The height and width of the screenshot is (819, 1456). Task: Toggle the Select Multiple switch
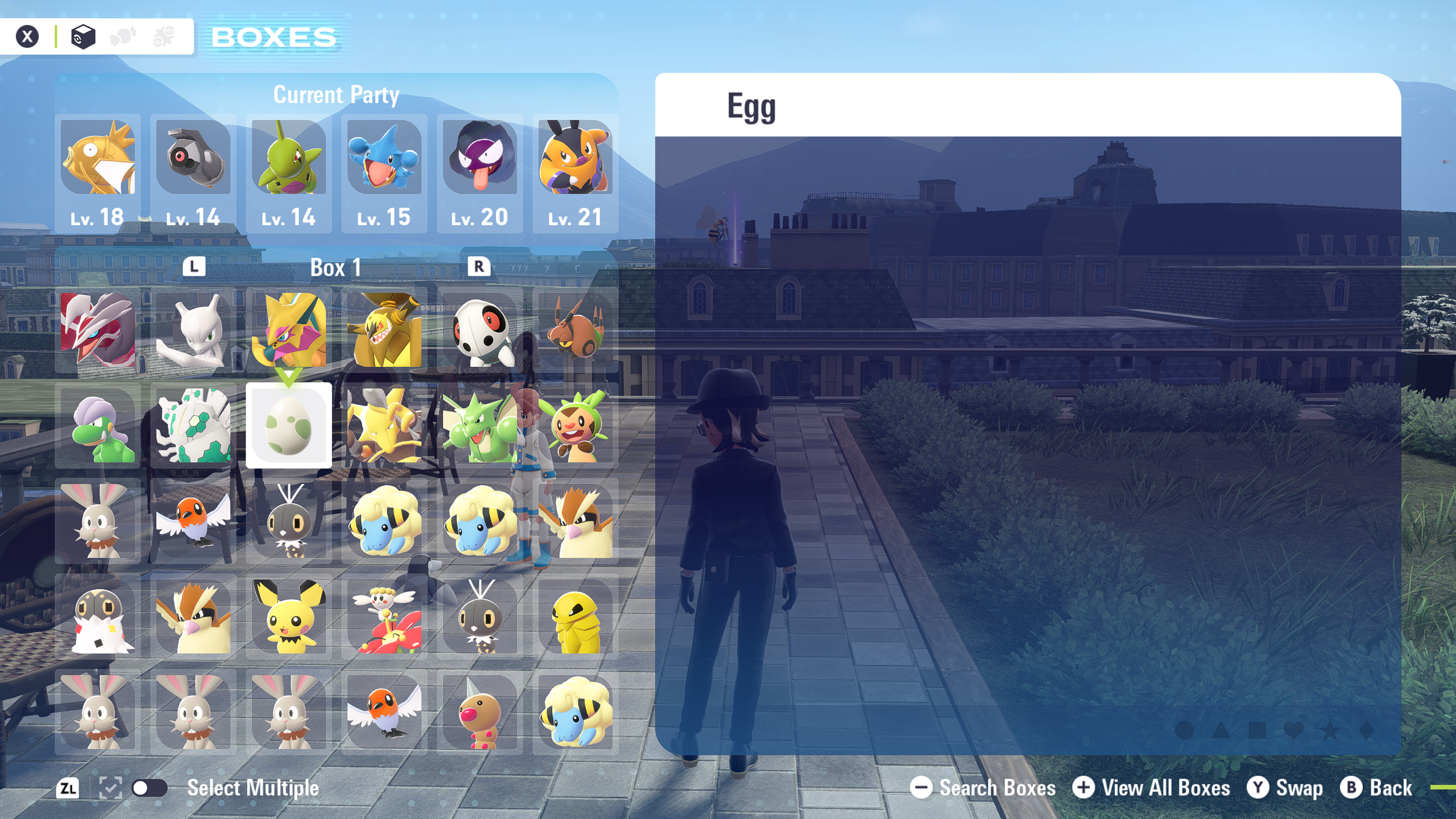click(x=149, y=788)
